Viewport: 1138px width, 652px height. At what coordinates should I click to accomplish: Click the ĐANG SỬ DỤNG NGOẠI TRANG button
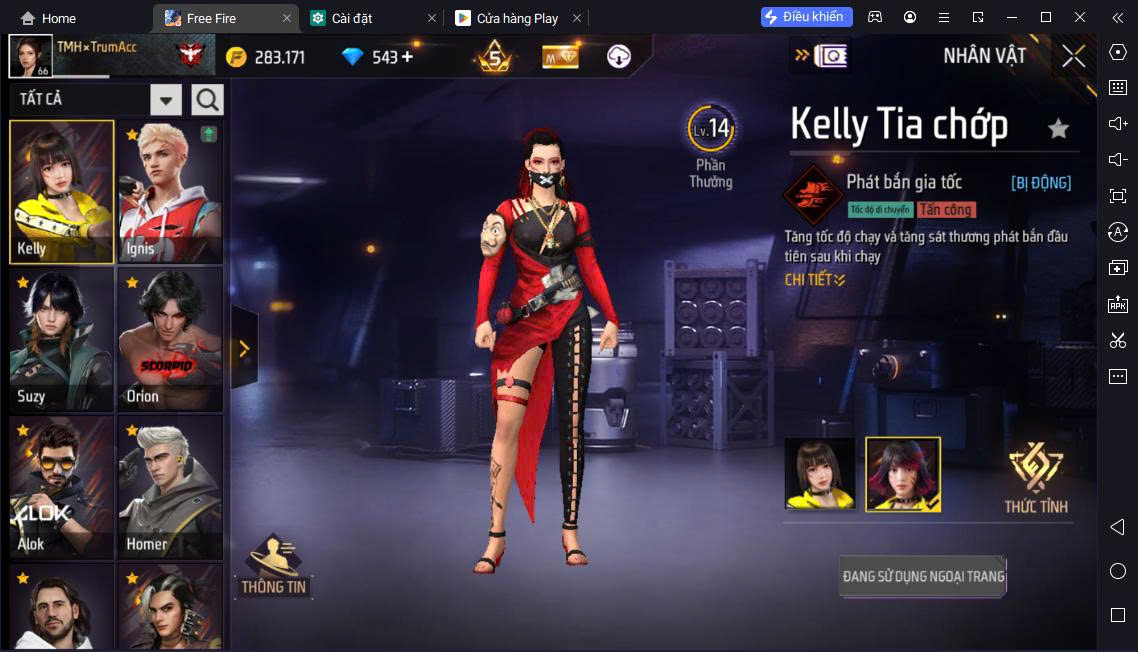[923, 576]
